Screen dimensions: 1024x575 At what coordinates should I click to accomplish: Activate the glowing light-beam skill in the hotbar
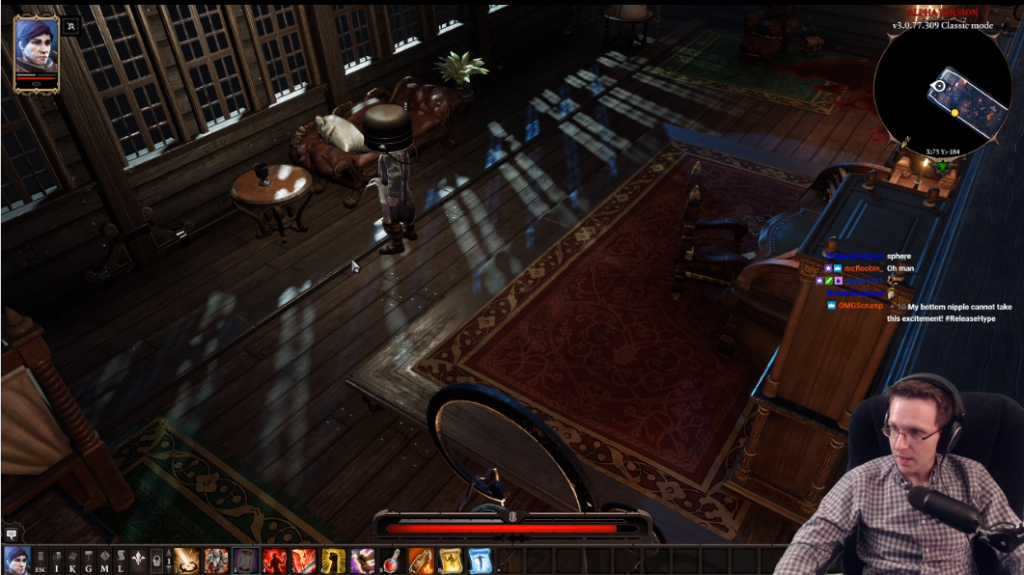187,561
